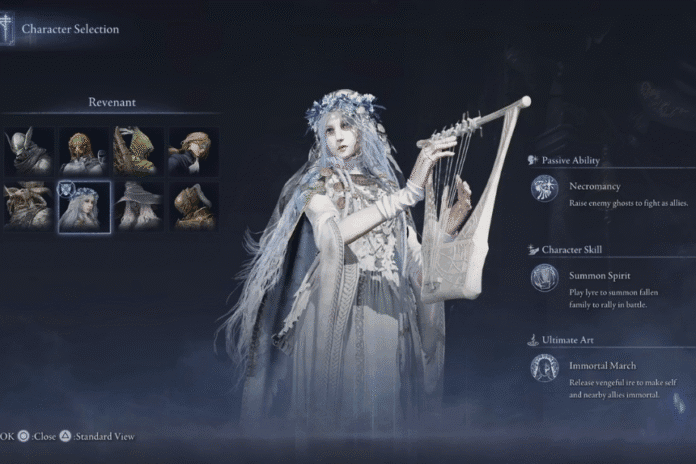Choose the Raider horned-helm portrait

pyautogui.click(x=29, y=205)
